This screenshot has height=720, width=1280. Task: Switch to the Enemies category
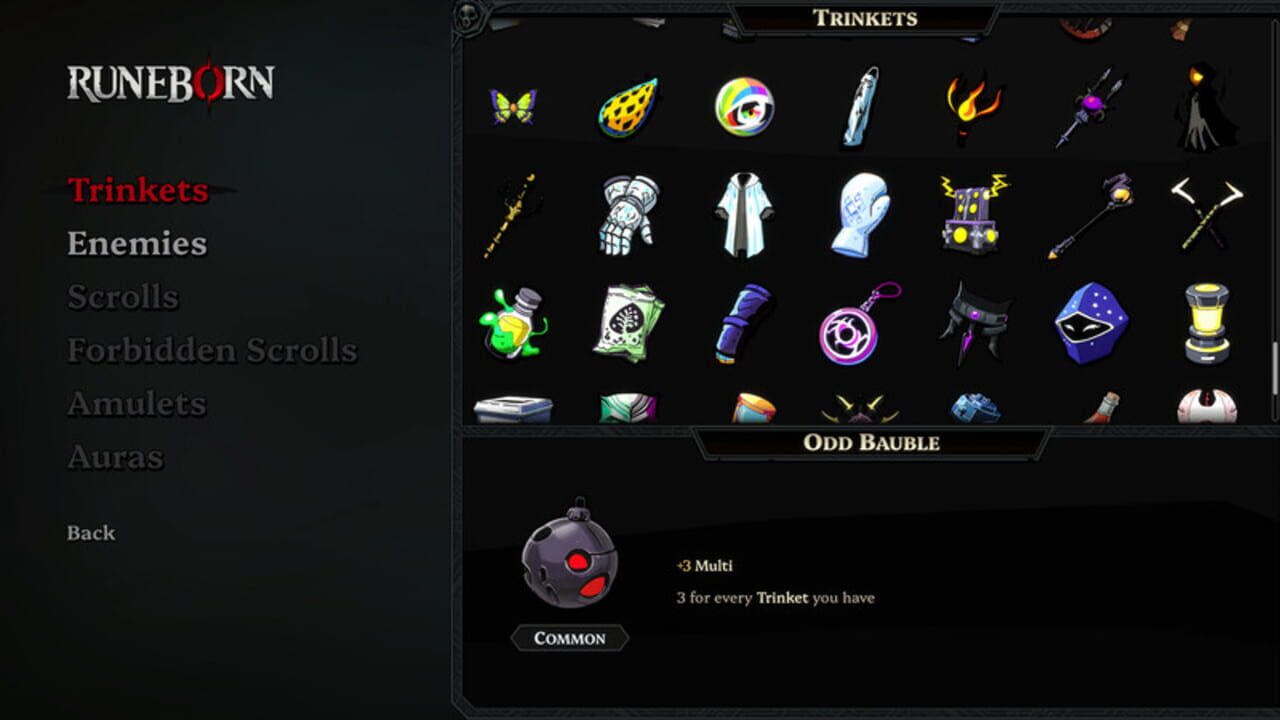(137, 243)
